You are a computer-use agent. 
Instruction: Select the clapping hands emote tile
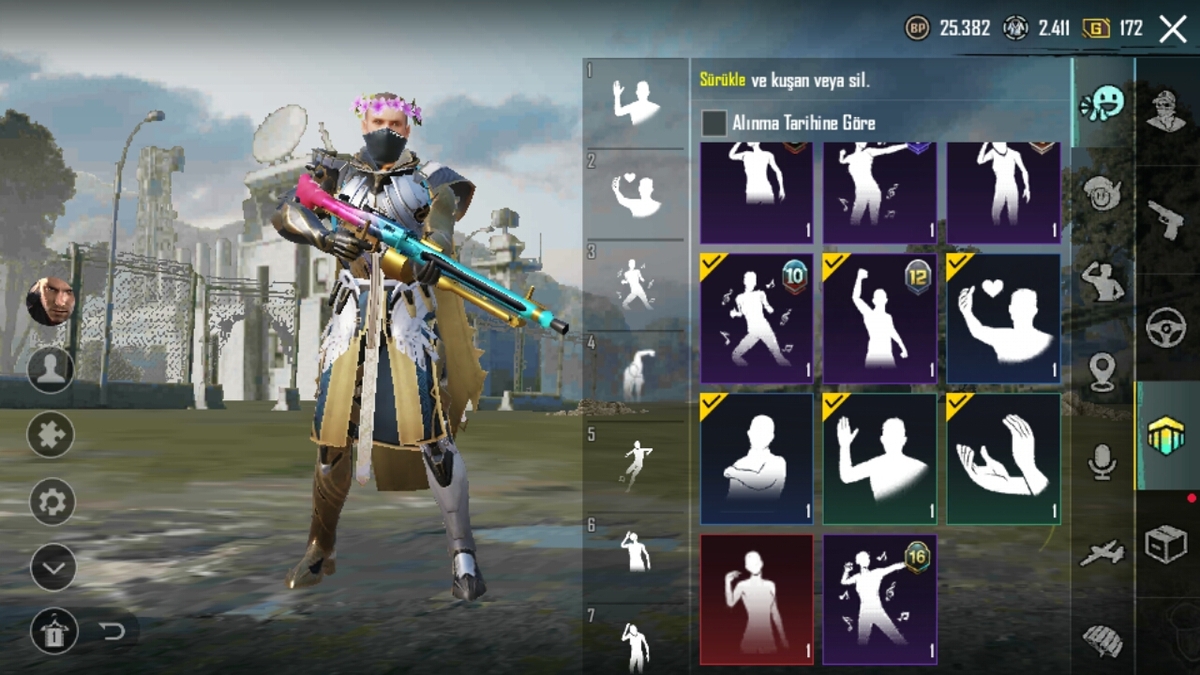pos(1003,458)
